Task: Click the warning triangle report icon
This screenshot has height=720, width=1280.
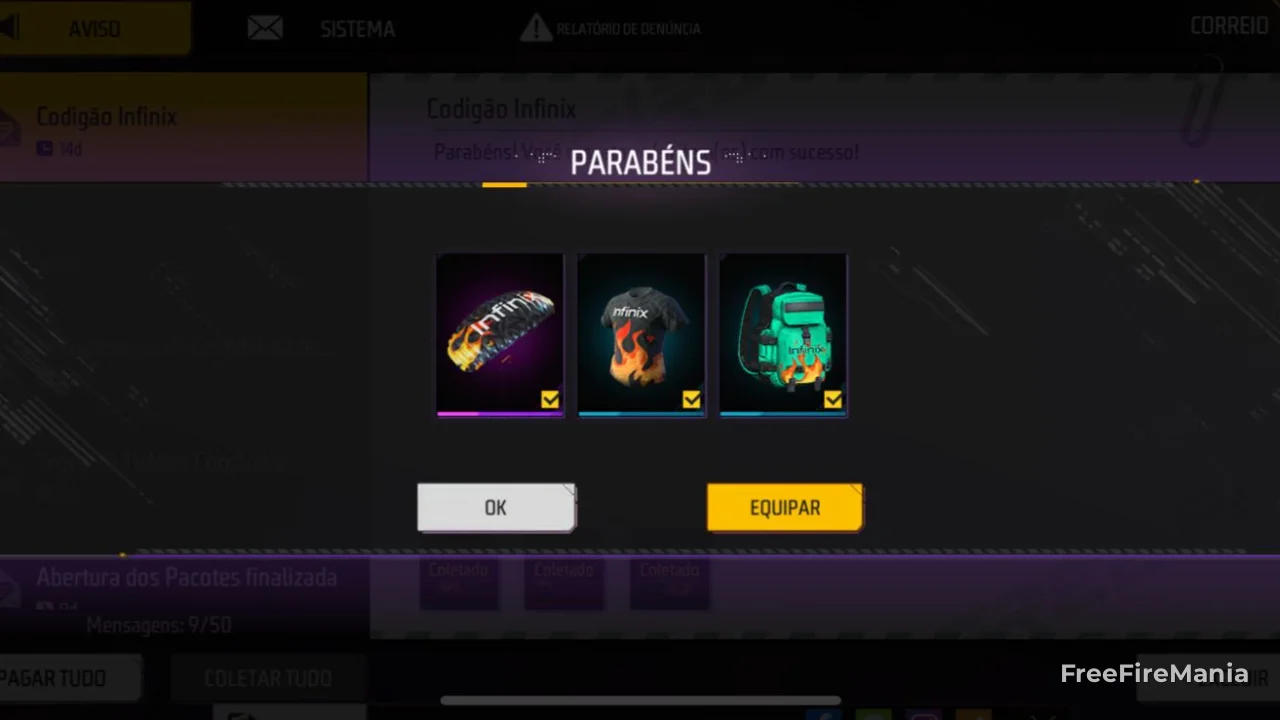Action: click(x=536, y=28)
